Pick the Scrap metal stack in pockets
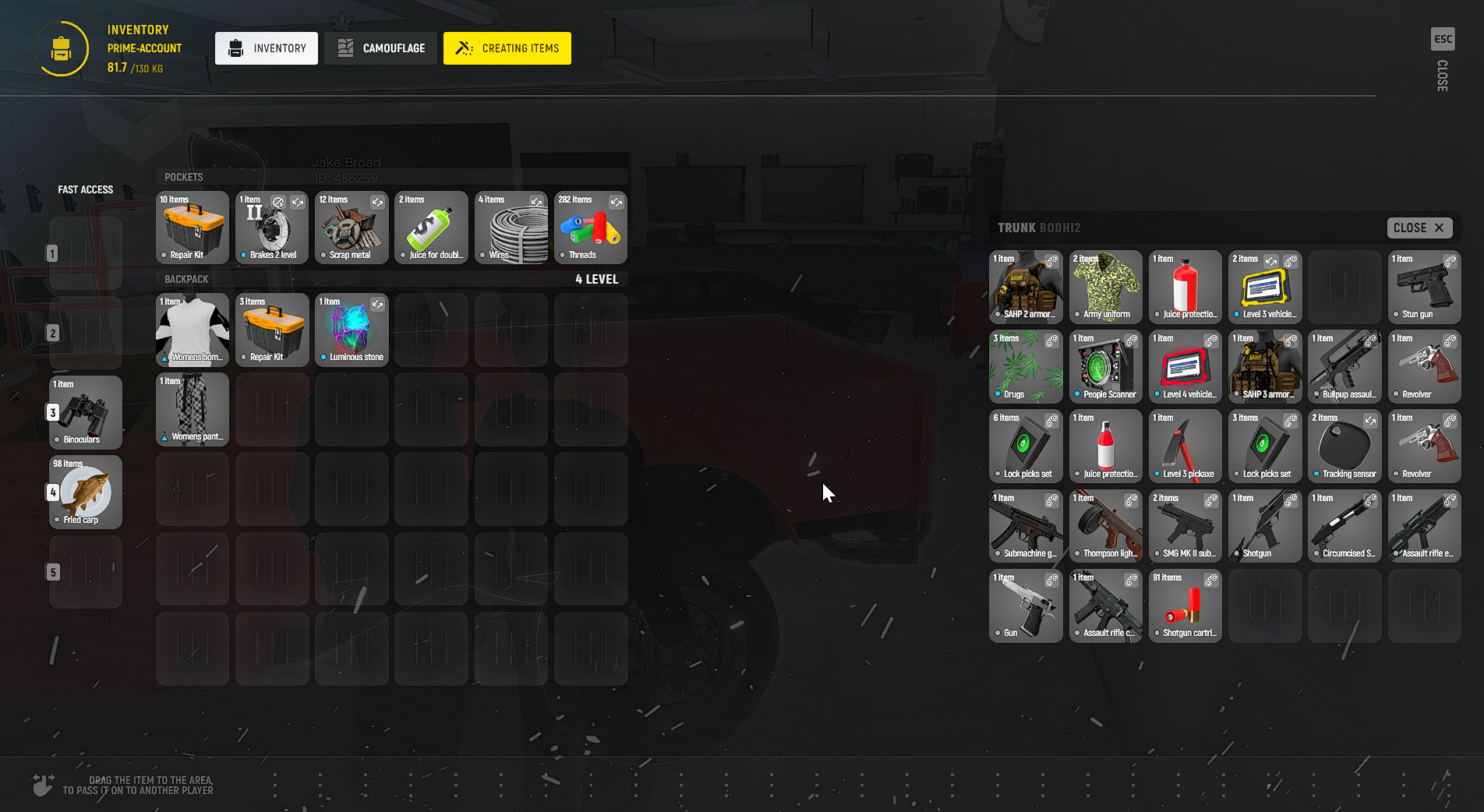Screen dimensions: 1484x812 coord(352,228)
